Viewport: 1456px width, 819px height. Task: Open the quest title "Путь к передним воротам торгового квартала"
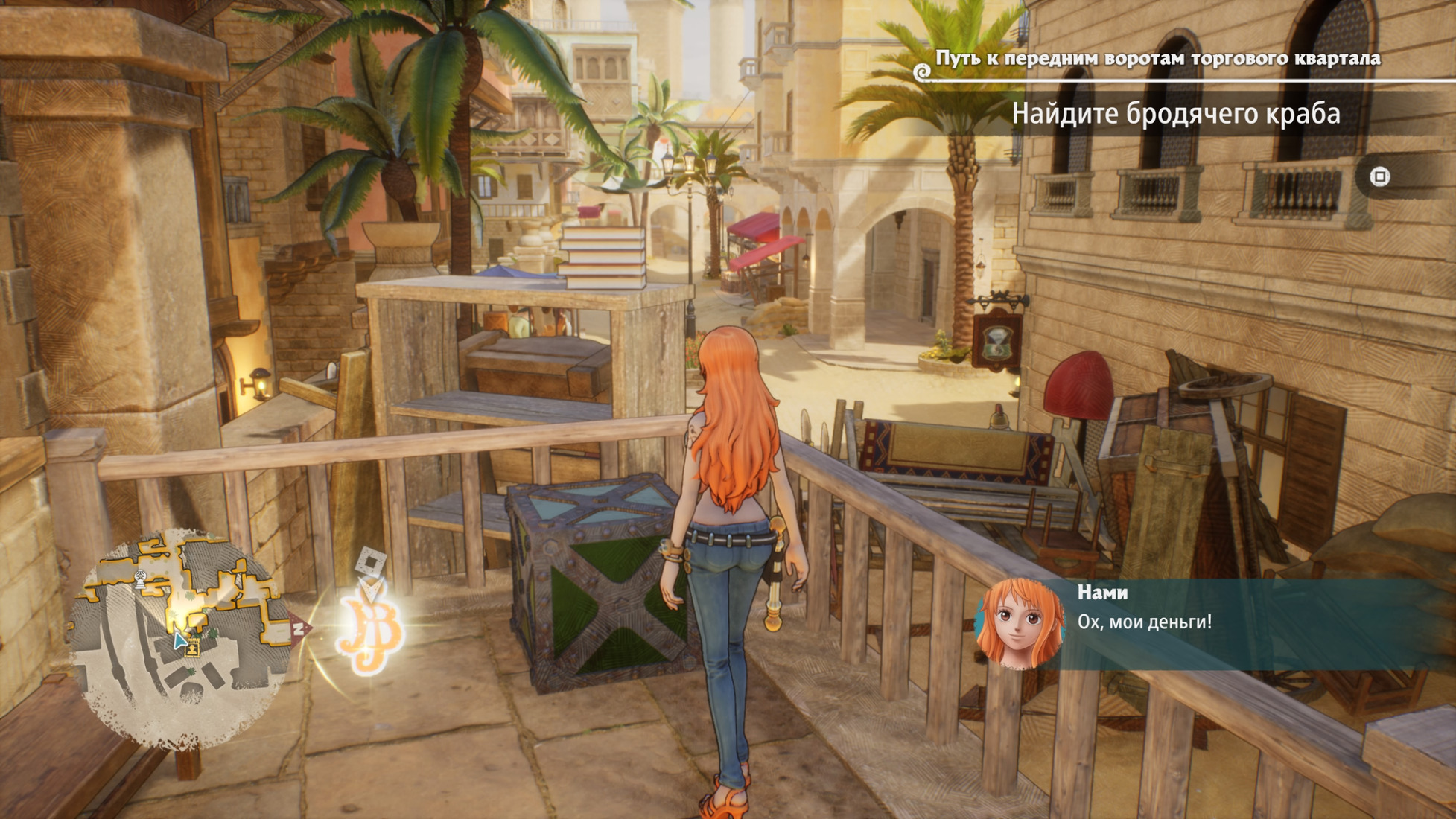pyautogui.click(x=1157, y=58)
